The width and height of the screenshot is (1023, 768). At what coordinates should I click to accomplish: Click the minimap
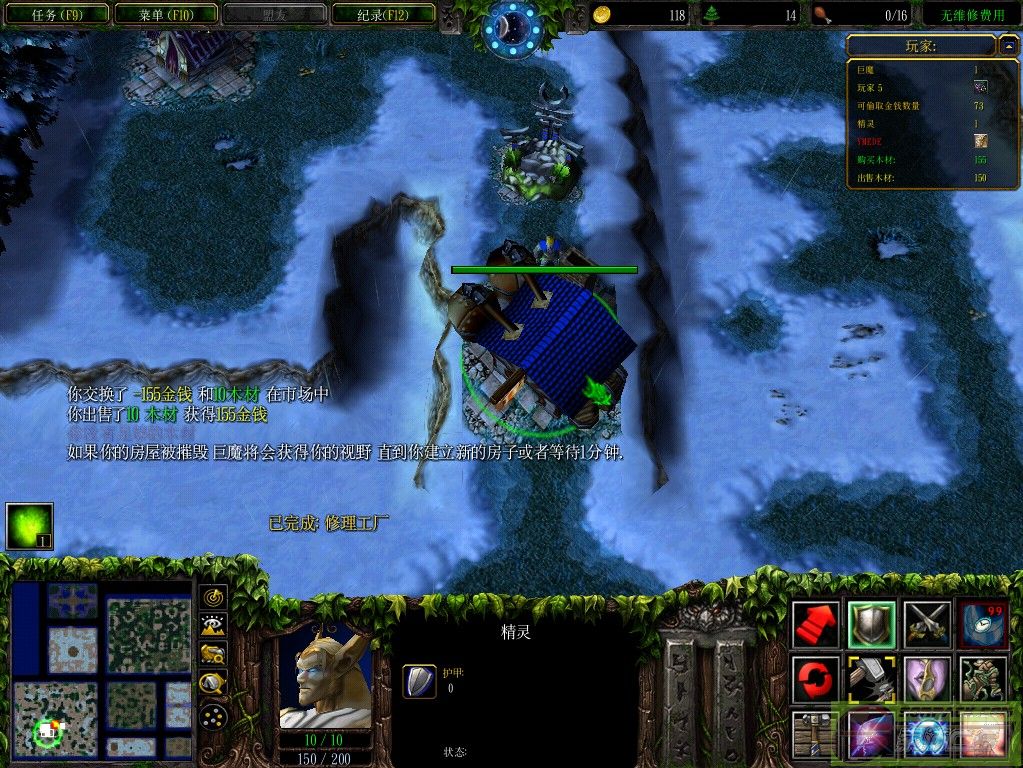click(x=101, y=669)
